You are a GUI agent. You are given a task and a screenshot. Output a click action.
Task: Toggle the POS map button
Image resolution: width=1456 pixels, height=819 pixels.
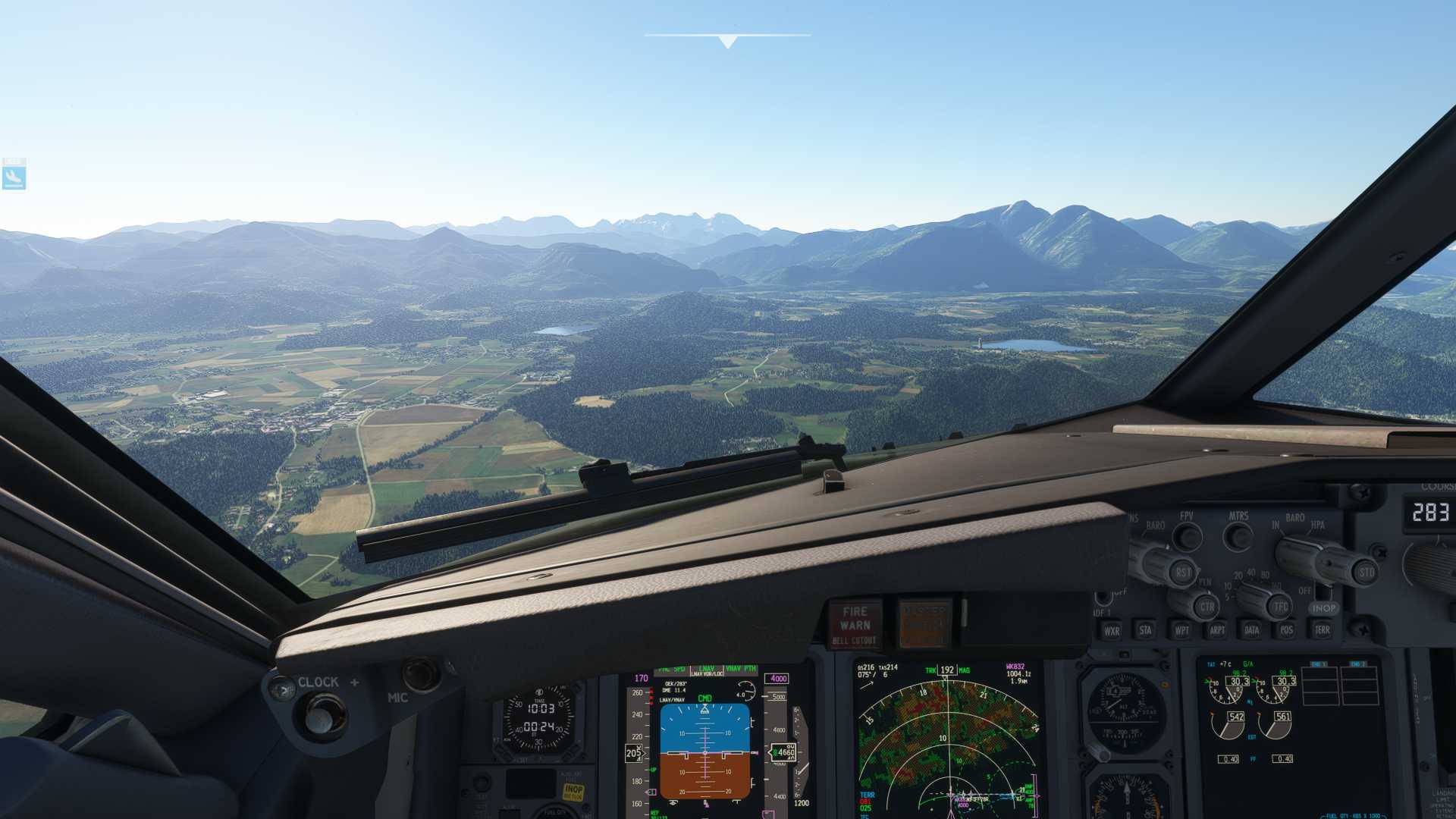pos(1286,630)
